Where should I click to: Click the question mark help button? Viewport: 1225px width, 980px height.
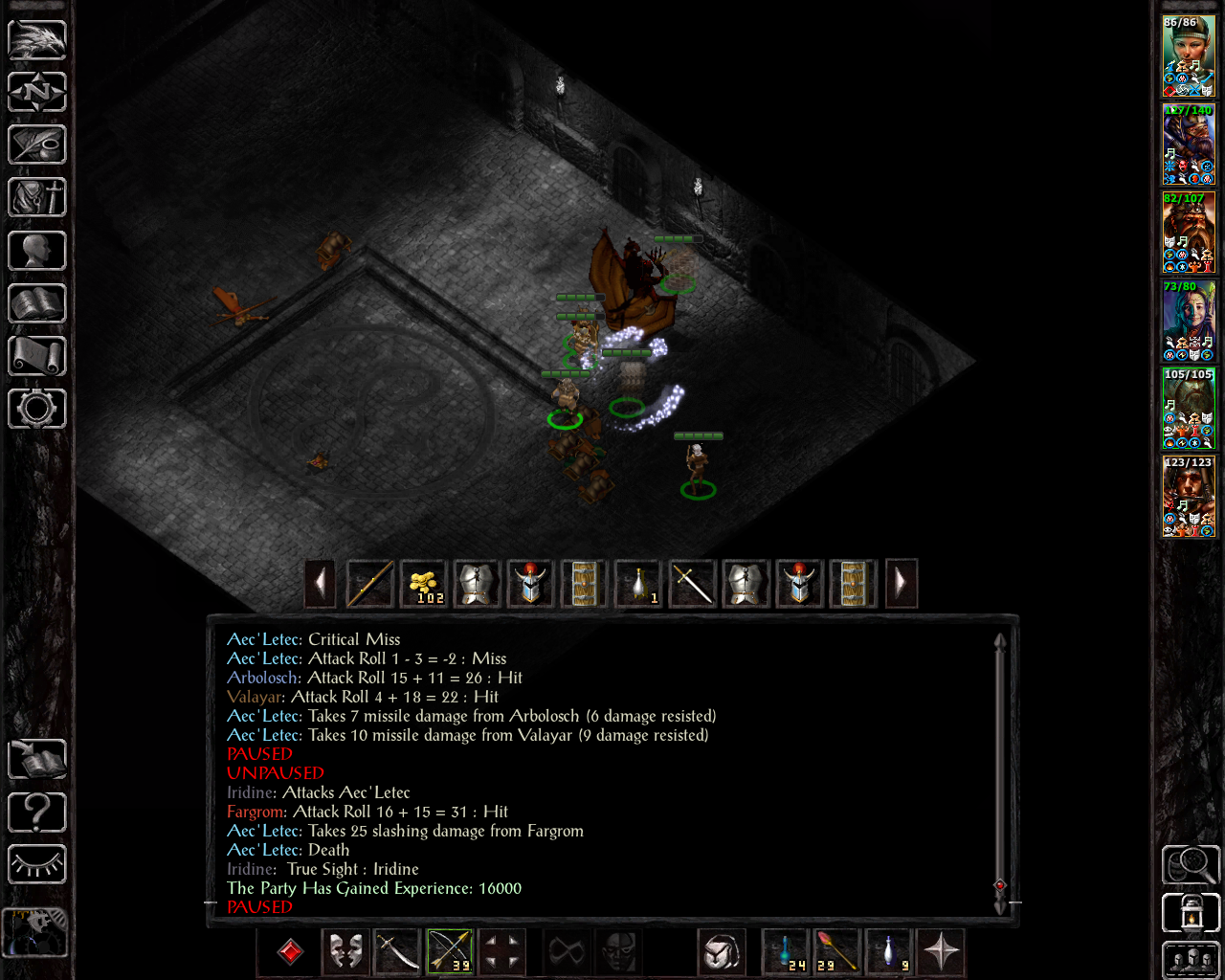pyautogui.click(x=37, y=813)
